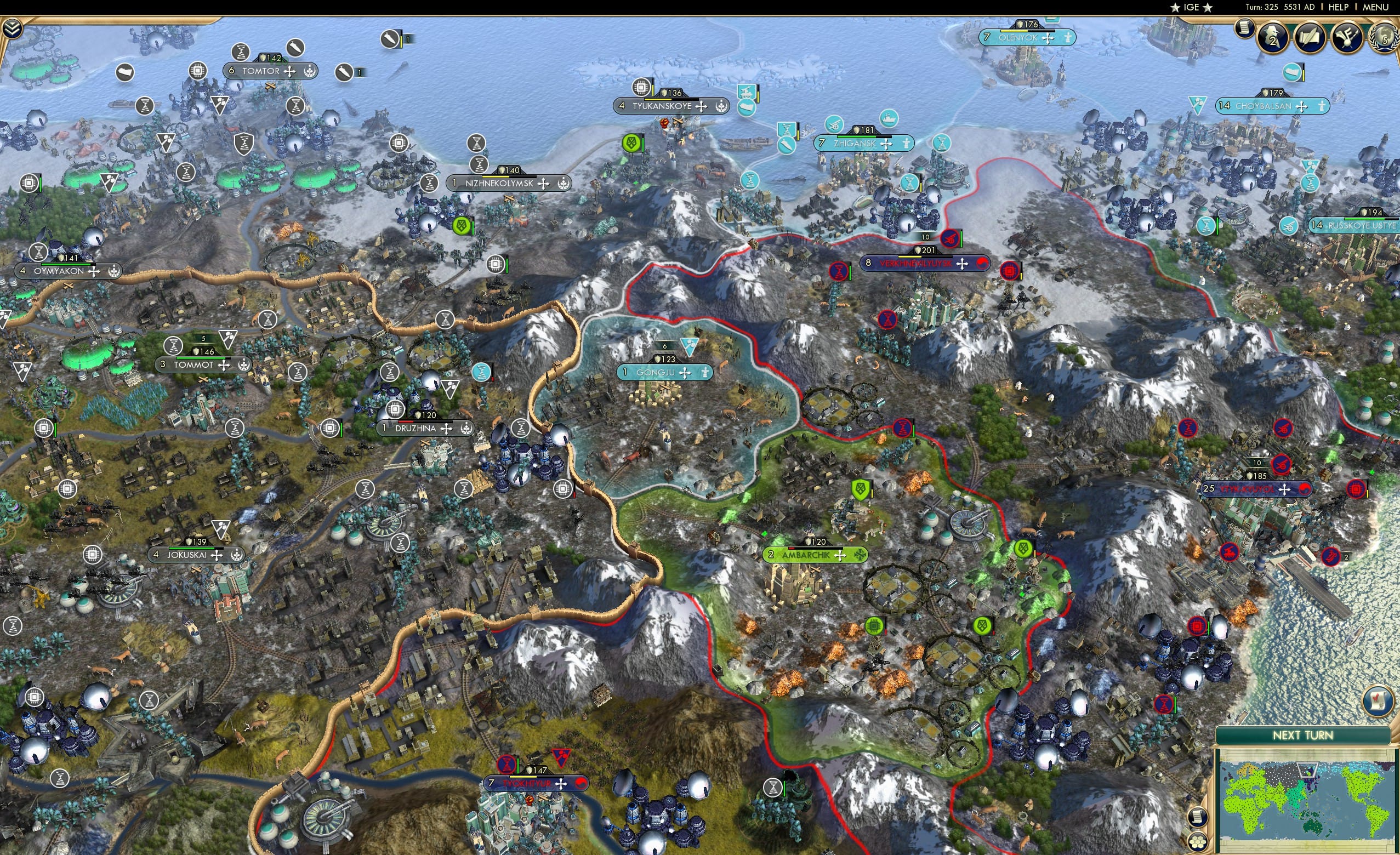Open the MENU from the top bar
The width and height of the screenshot is (1400, 855).
[1375, 7]
